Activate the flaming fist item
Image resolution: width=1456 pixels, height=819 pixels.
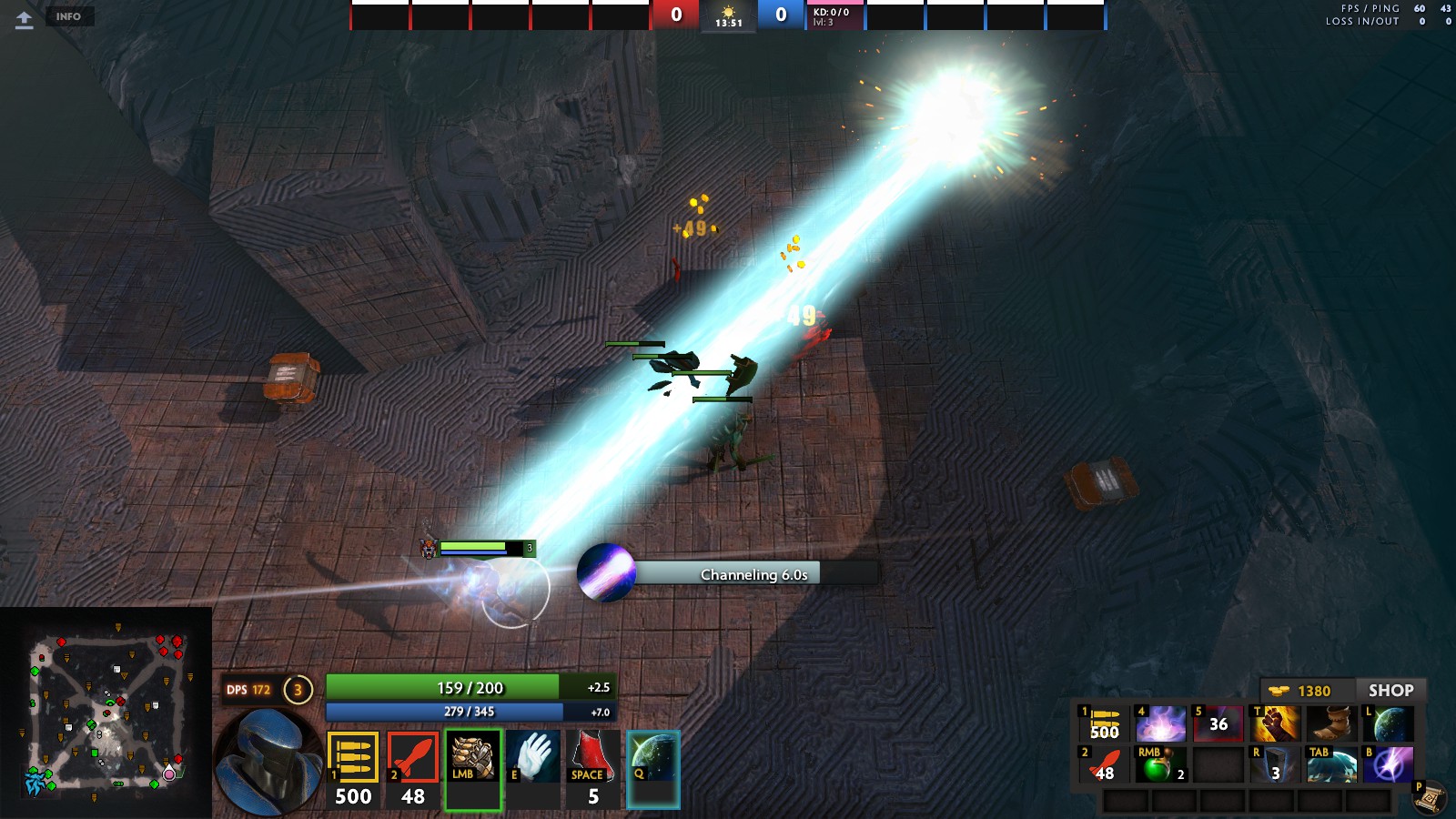1276,724
